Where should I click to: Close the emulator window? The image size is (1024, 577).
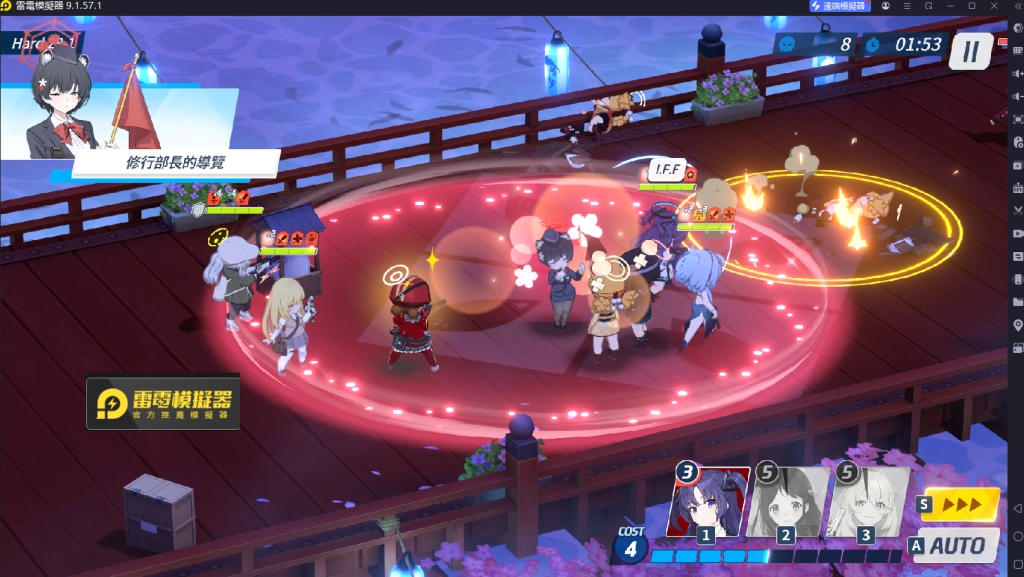[993, 6]
